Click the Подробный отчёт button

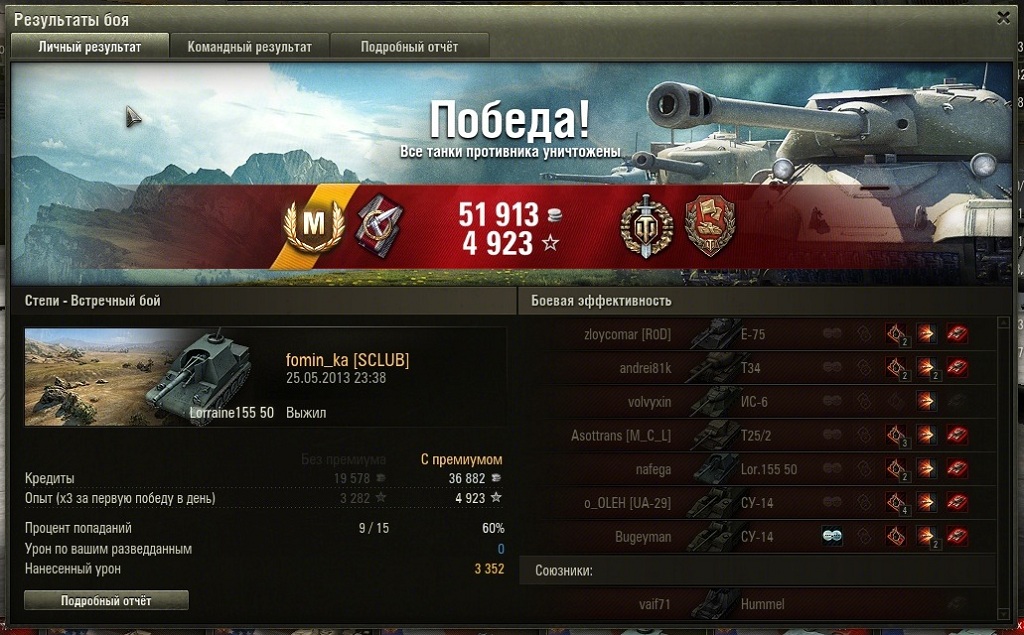(x=106, y=600)
